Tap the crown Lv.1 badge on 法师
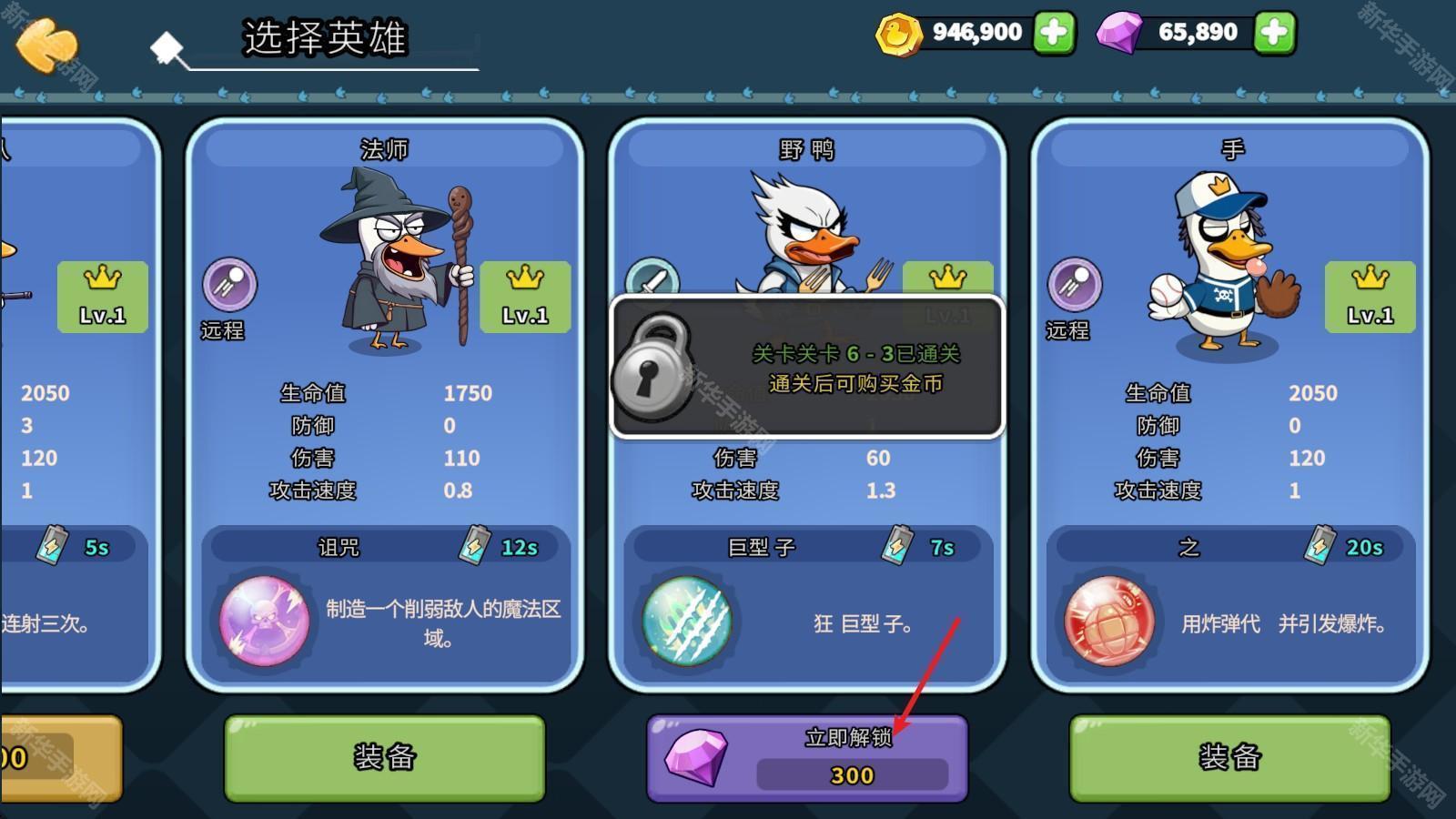 (x=524, y=295)
